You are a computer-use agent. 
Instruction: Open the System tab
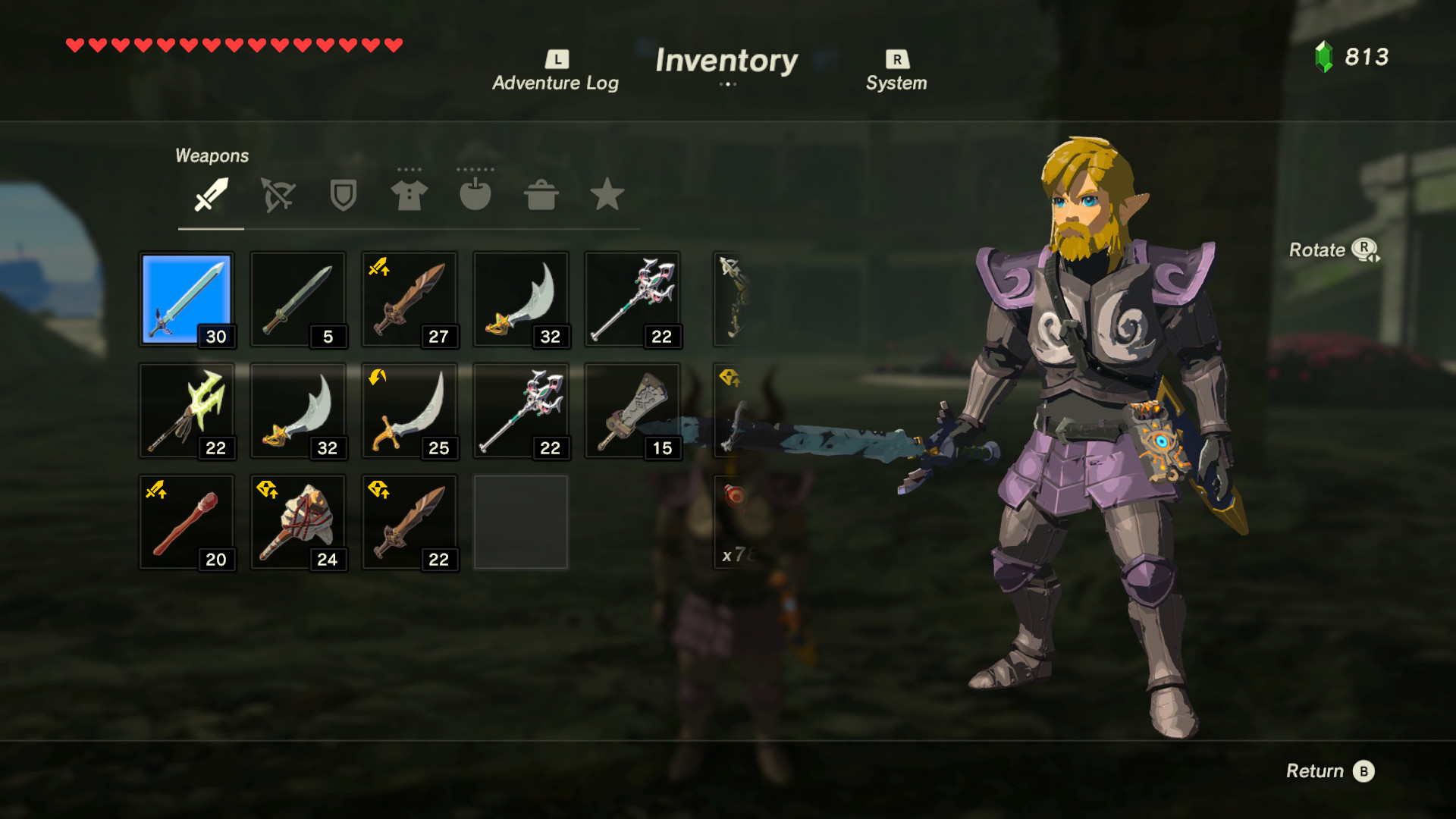coord(896,83)
